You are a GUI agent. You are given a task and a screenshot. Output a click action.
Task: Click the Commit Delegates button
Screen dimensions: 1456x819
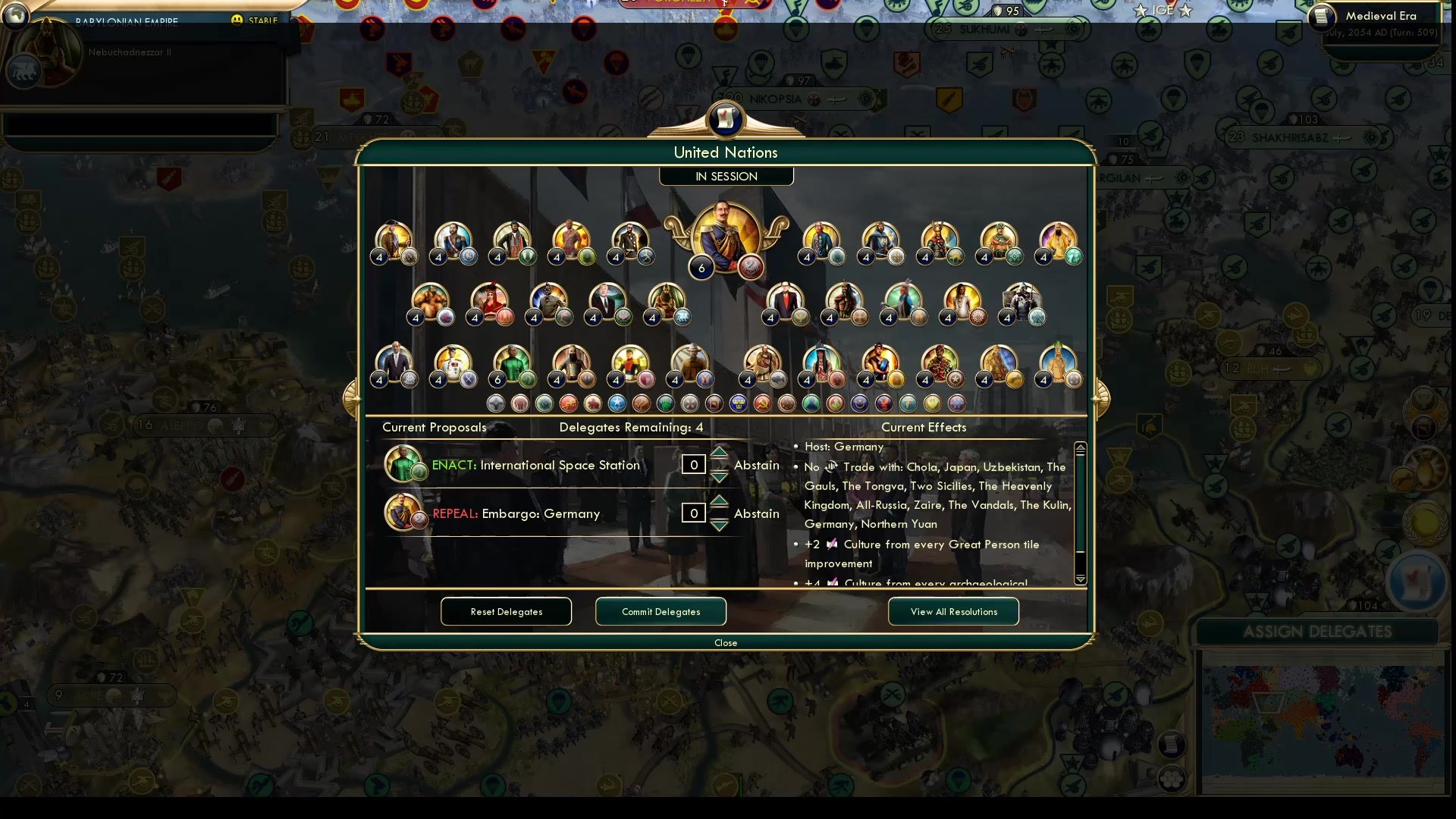pos(660,611)
